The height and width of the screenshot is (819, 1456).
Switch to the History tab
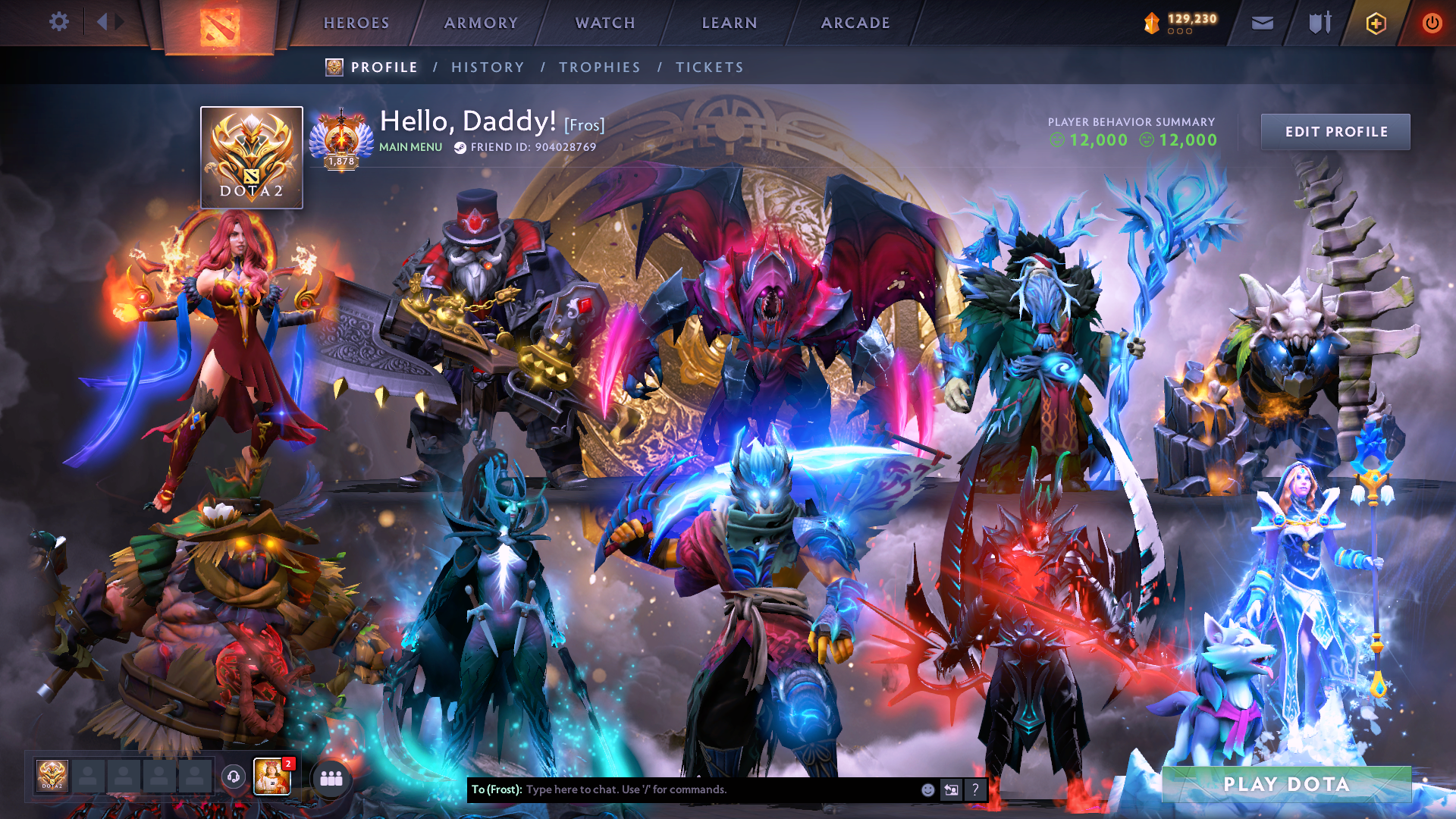(x=488, y=67)
